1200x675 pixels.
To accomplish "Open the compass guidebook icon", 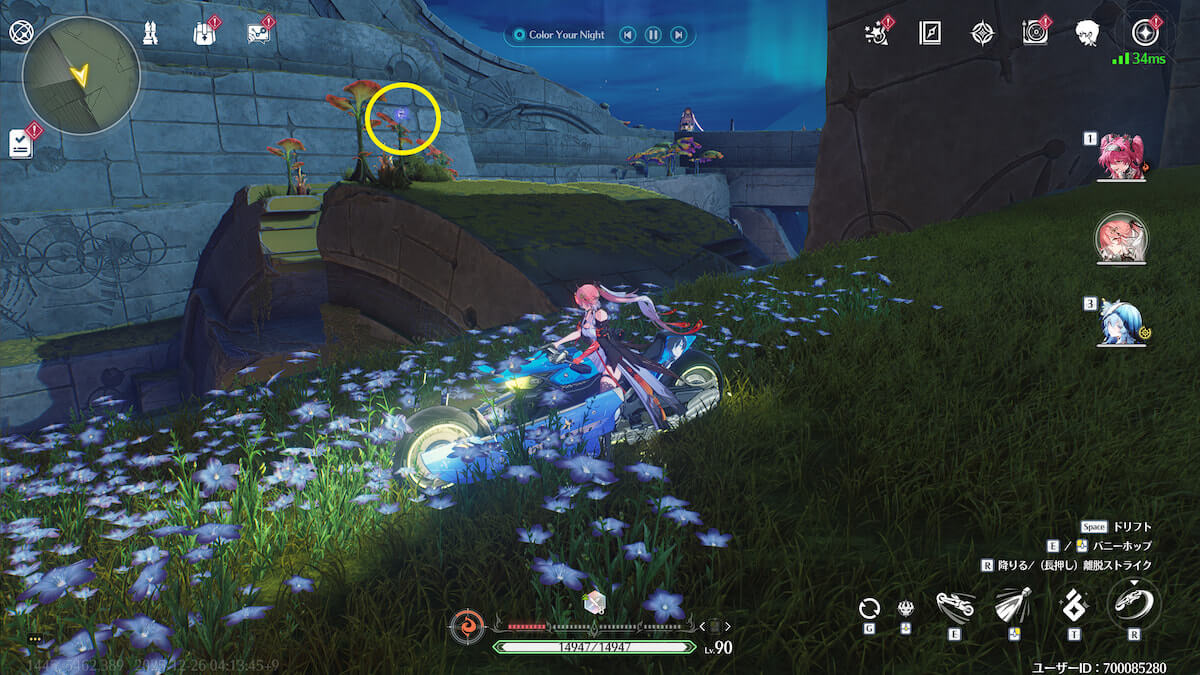I will coord(930,34).
